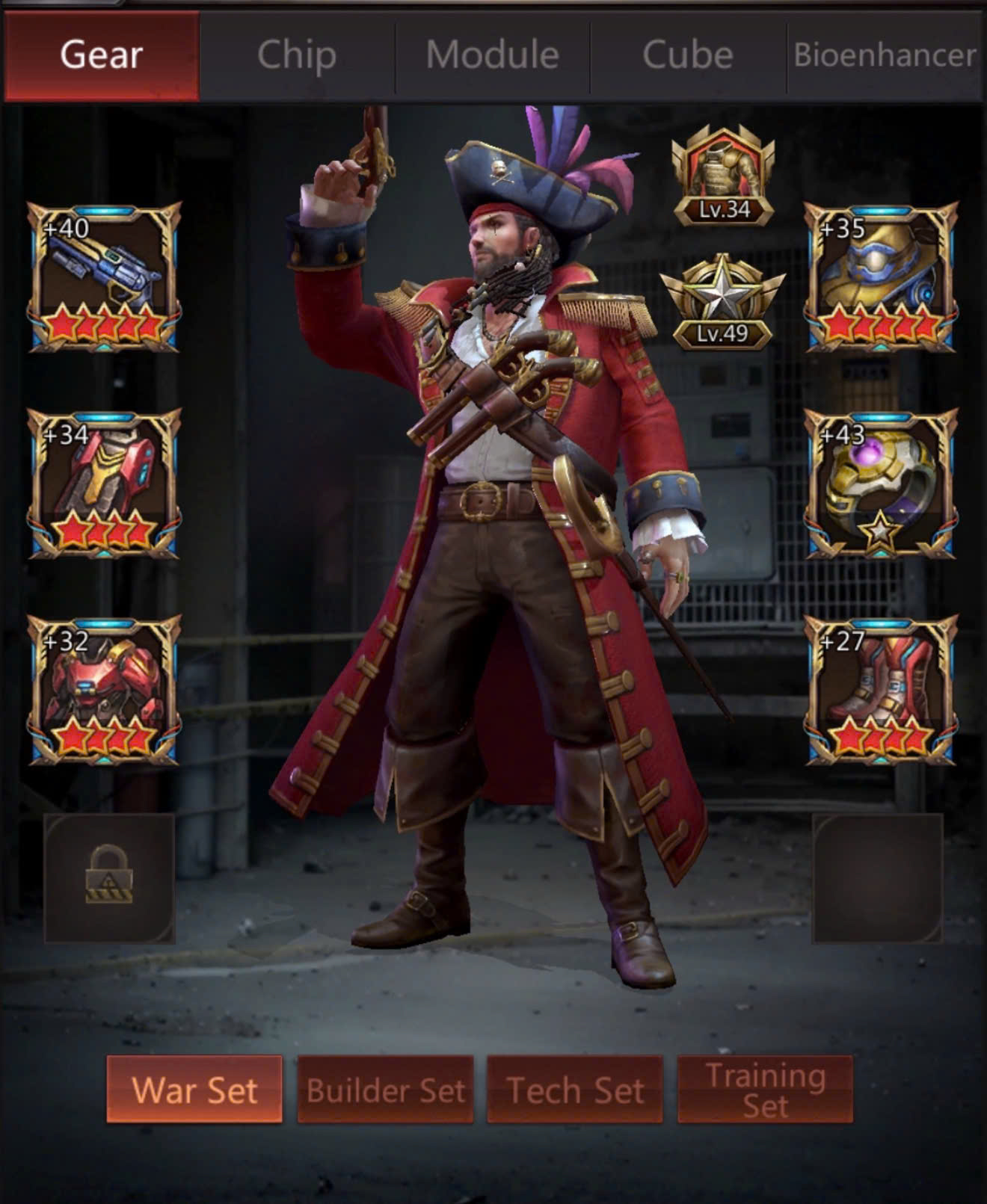Switch to the Builder Set
This screenshot has width=987, height=1204.
(385, 1089)
